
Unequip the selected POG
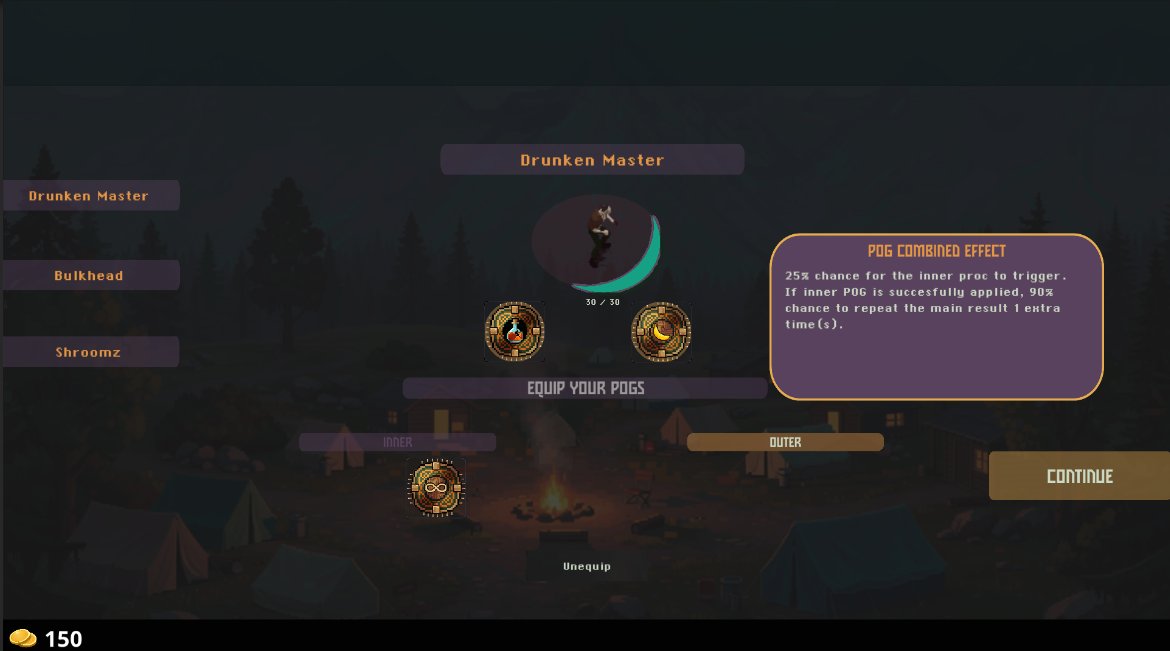(x=586, y=566)
